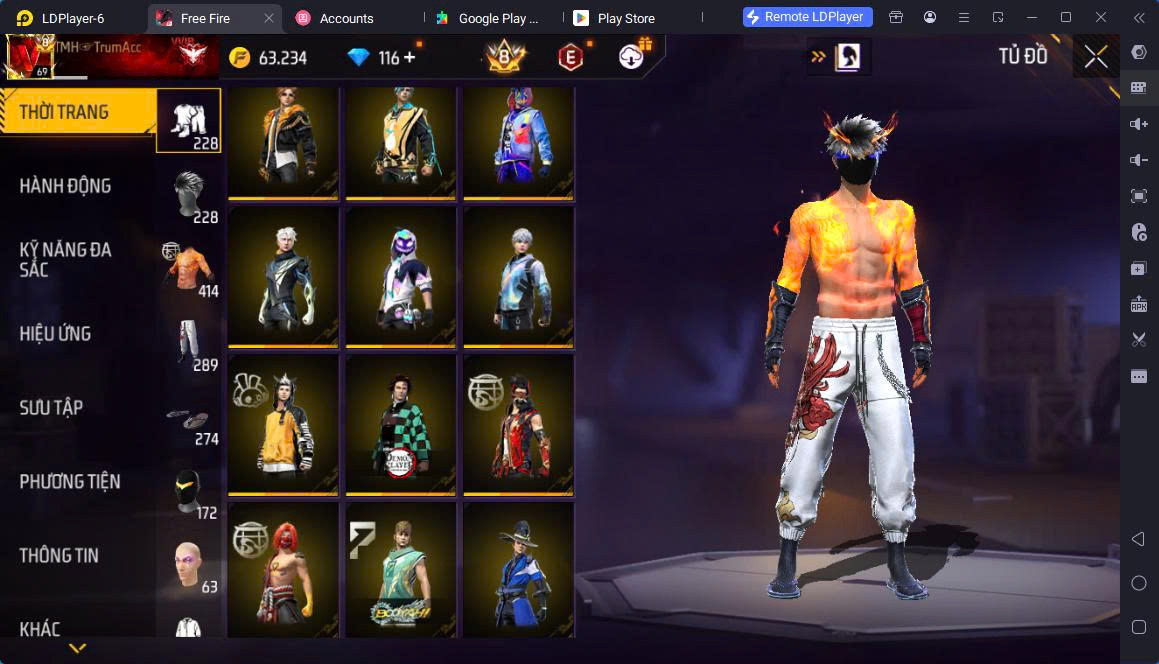The height and width of the screenshot is (664, 1159).
Task: Add diamonds with the plus button
Action: [x=410, y=58]
